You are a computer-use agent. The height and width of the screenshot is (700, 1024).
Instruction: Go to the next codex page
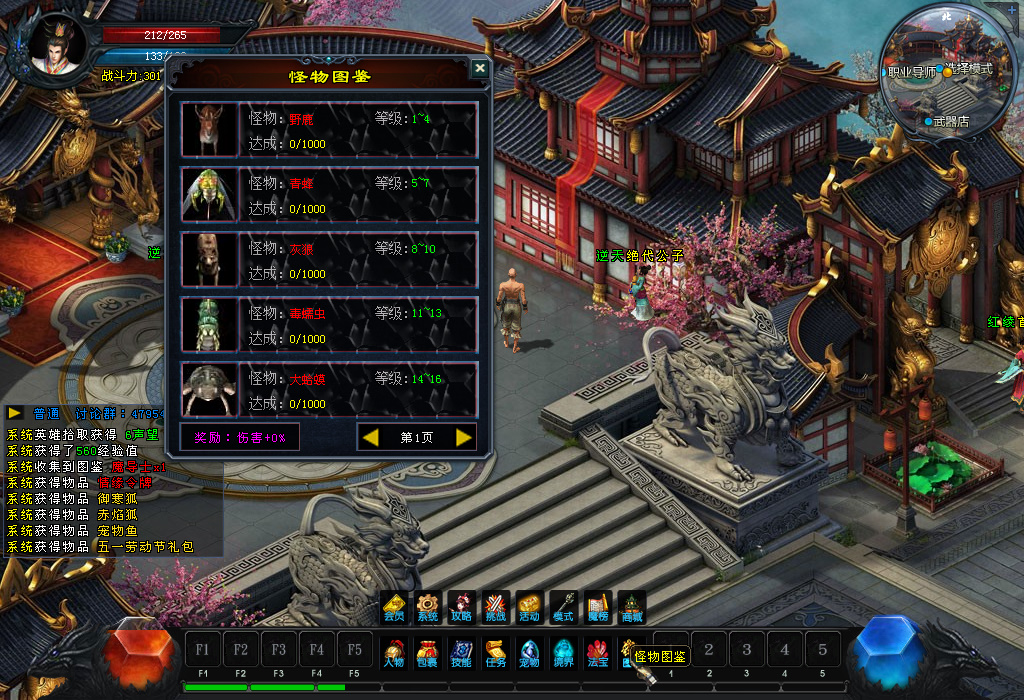pyautogui.click(x=463, y=437)
